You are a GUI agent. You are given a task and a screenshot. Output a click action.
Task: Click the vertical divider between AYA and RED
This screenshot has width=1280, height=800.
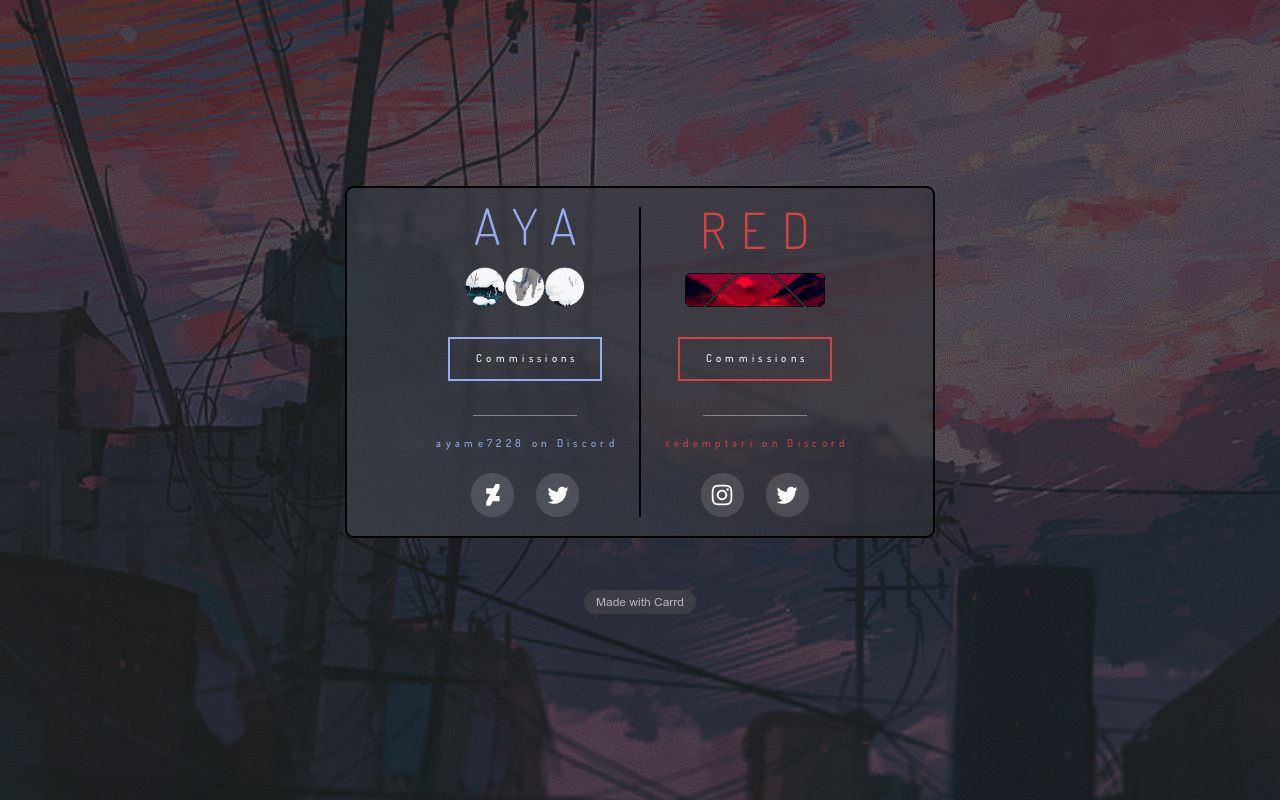(x=640, y=362)
